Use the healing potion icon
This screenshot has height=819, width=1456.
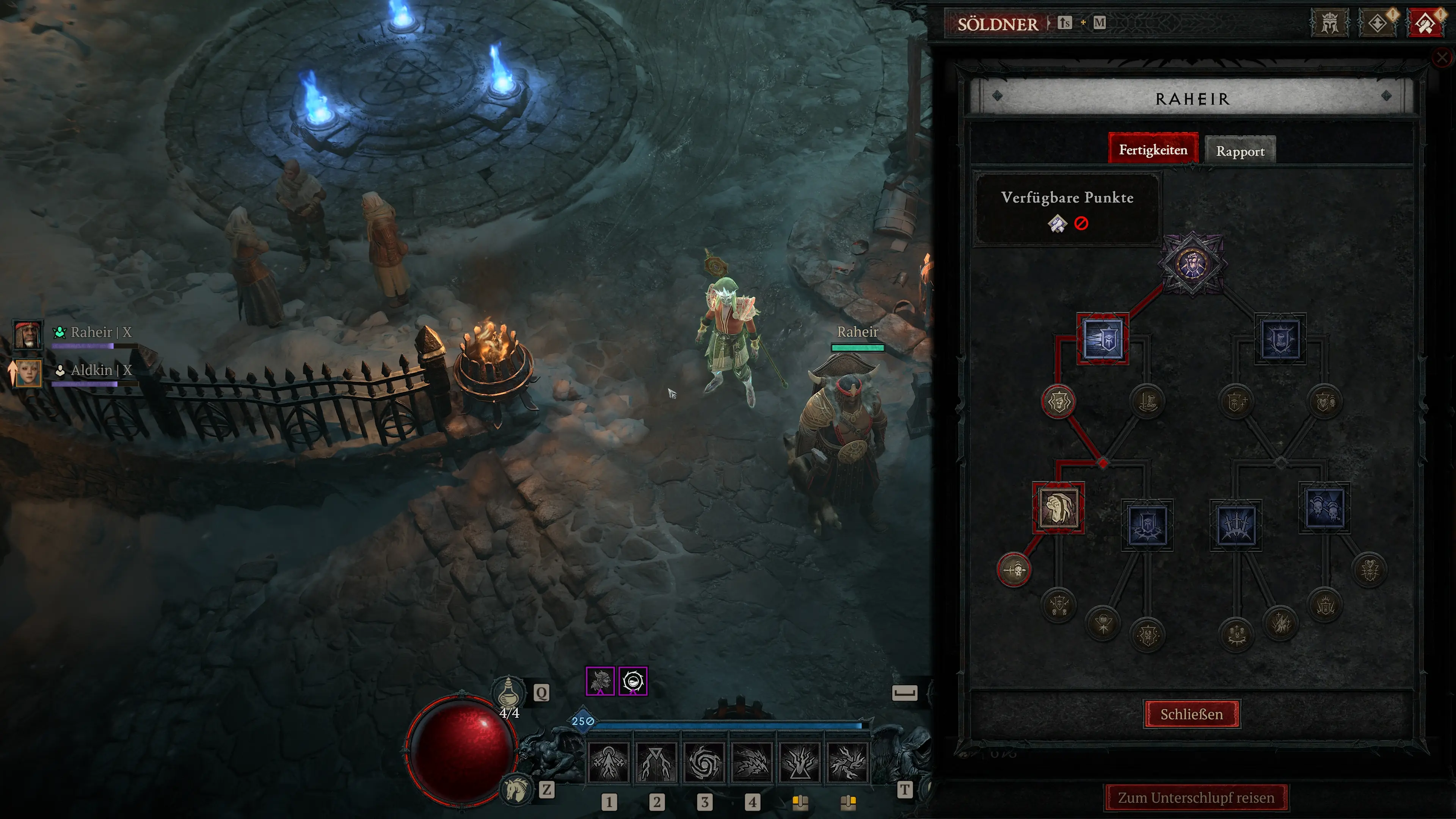(x=508, y=692)
